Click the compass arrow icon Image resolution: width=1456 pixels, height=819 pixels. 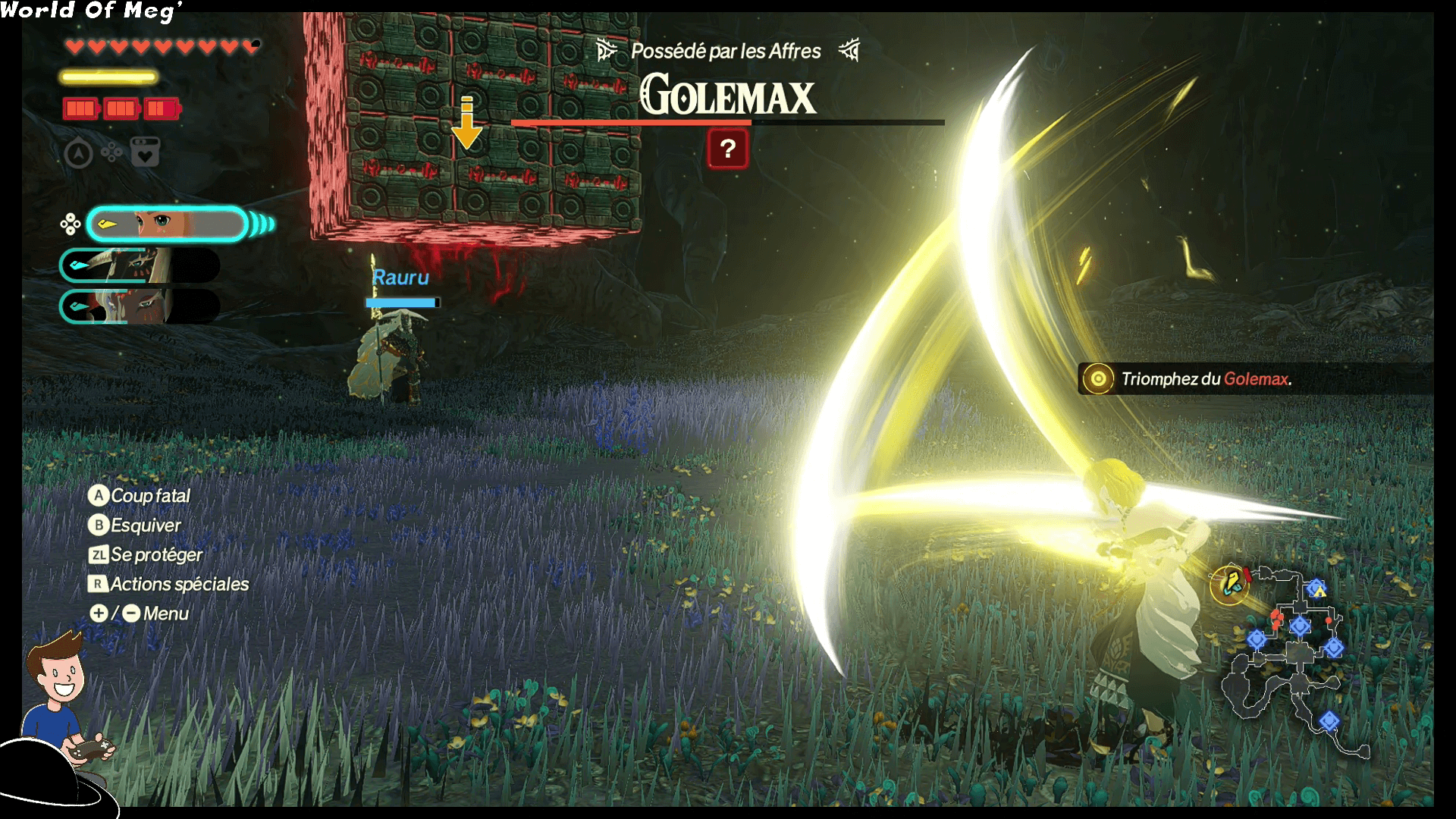[x=78, y=154]
